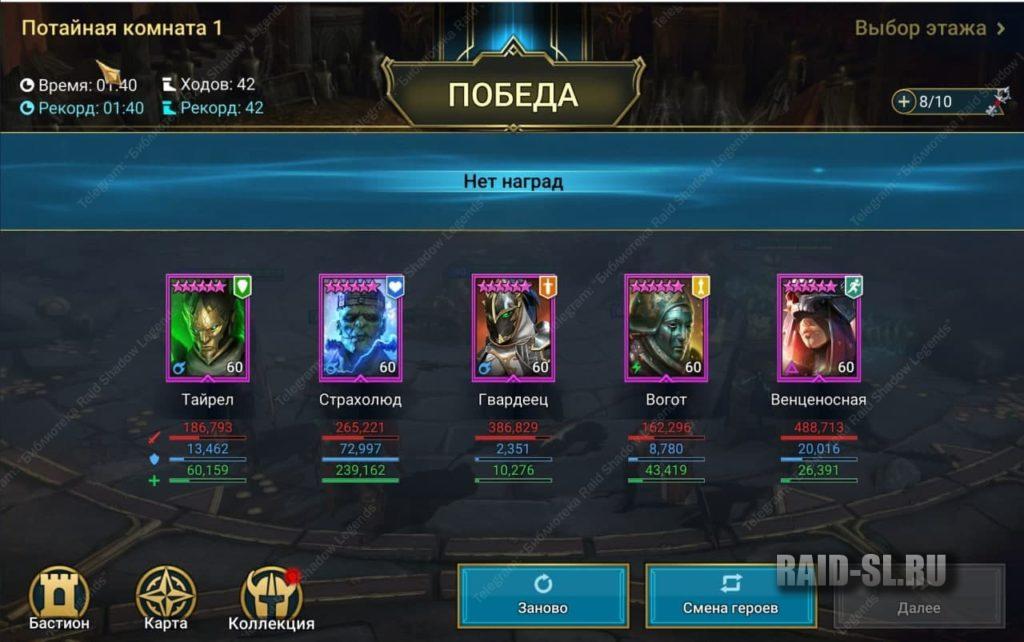The height and width of the screenshot is (642, 1024).
Task: Select the Вогот hero portrait
Action: pyautogui.click(x=666, y=328)
